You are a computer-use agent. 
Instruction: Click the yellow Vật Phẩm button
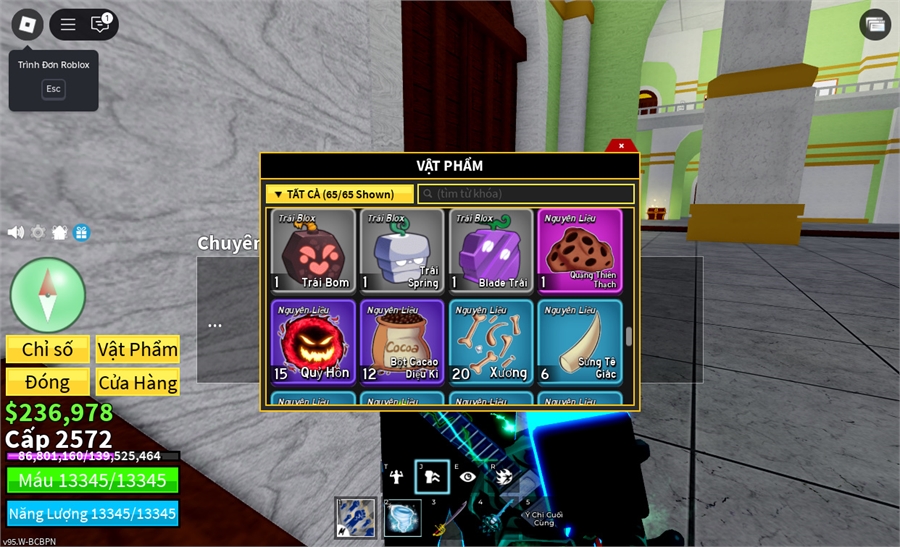coord(138,349)
